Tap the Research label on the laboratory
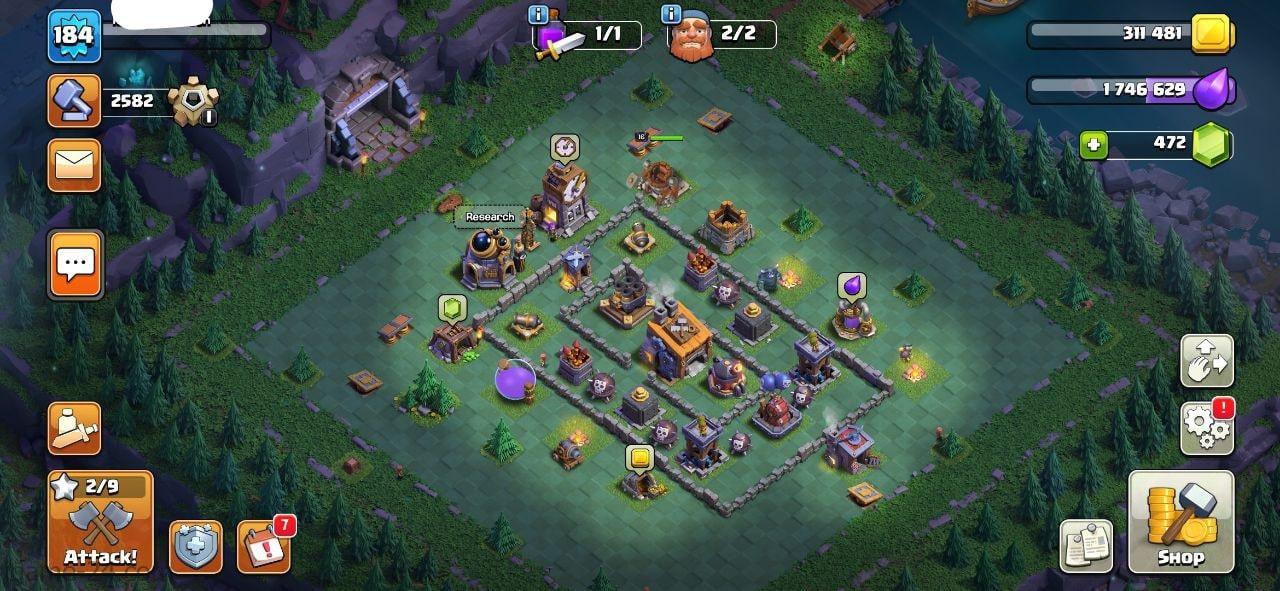1280x591 pixels. click(490, 217)
